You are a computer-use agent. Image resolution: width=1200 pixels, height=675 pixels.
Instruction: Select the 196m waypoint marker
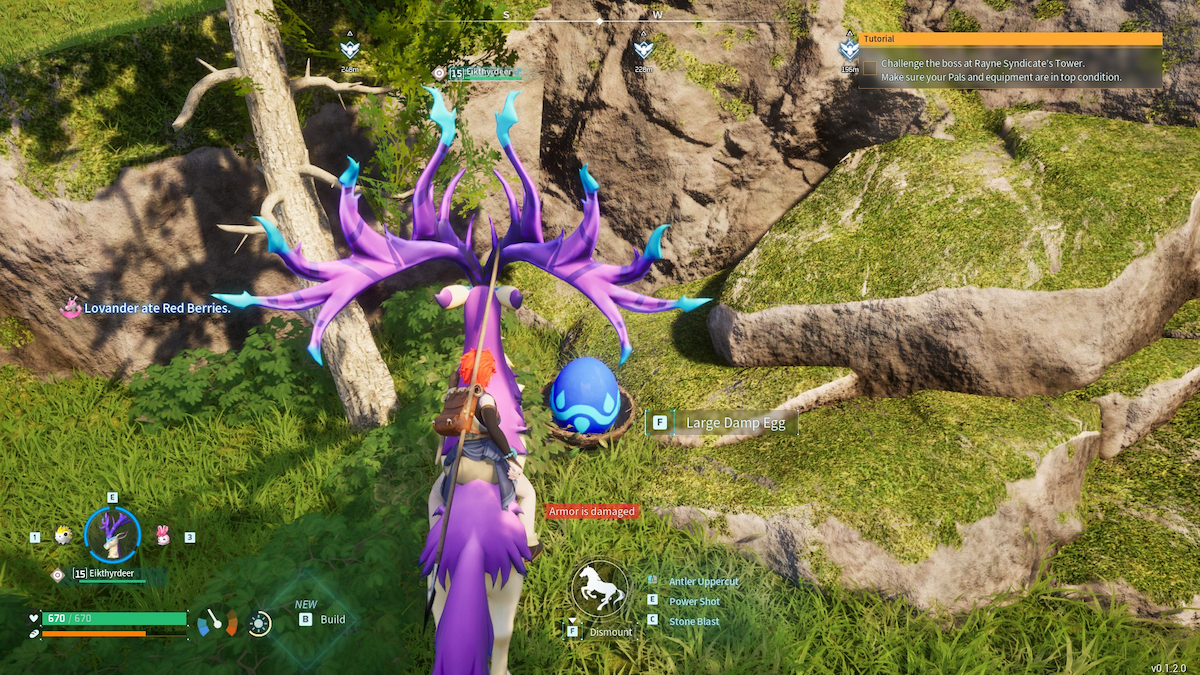(849, 48)
